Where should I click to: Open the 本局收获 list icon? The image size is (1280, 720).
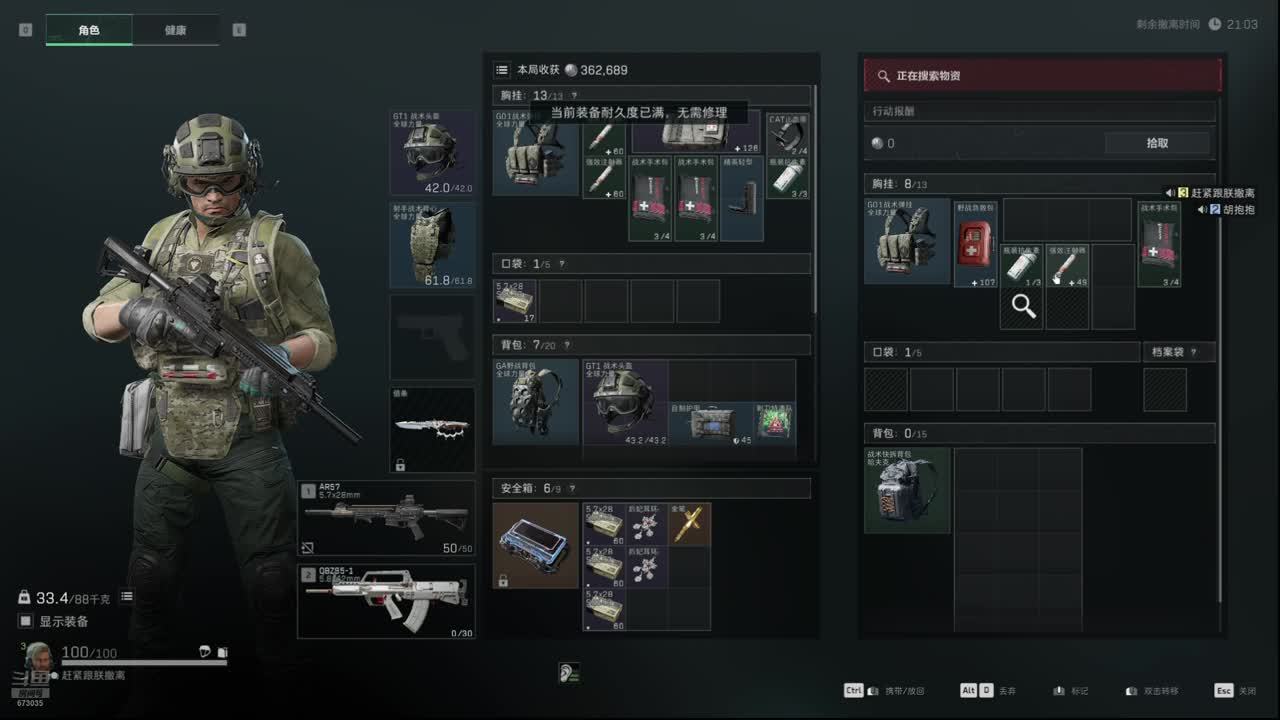coord(502,70)
